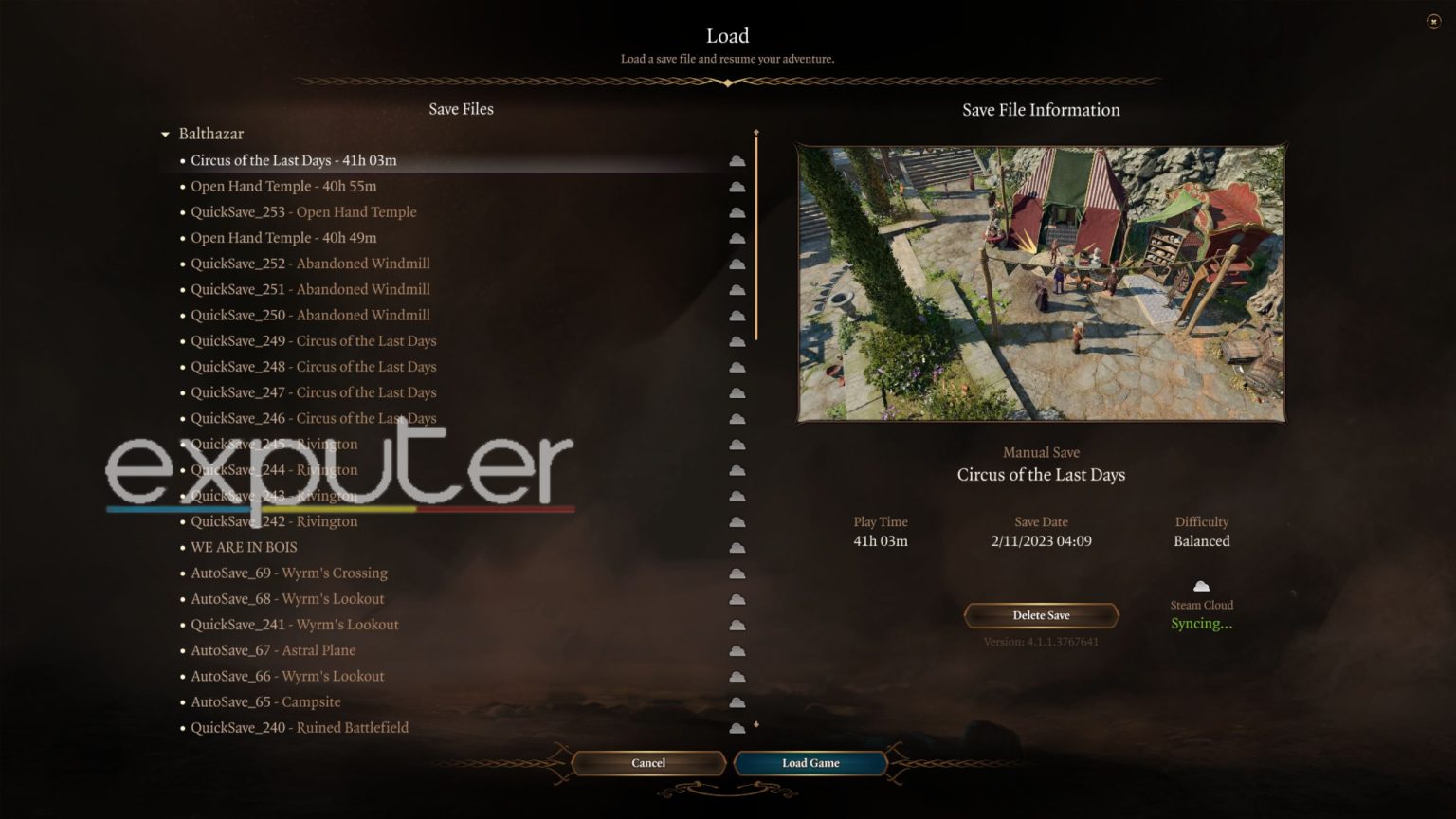The width and height of the screenshot is (1456, 819).
Task: Click the cloud sync icon beside Circus of the Last Days
Action: point(737,160)
